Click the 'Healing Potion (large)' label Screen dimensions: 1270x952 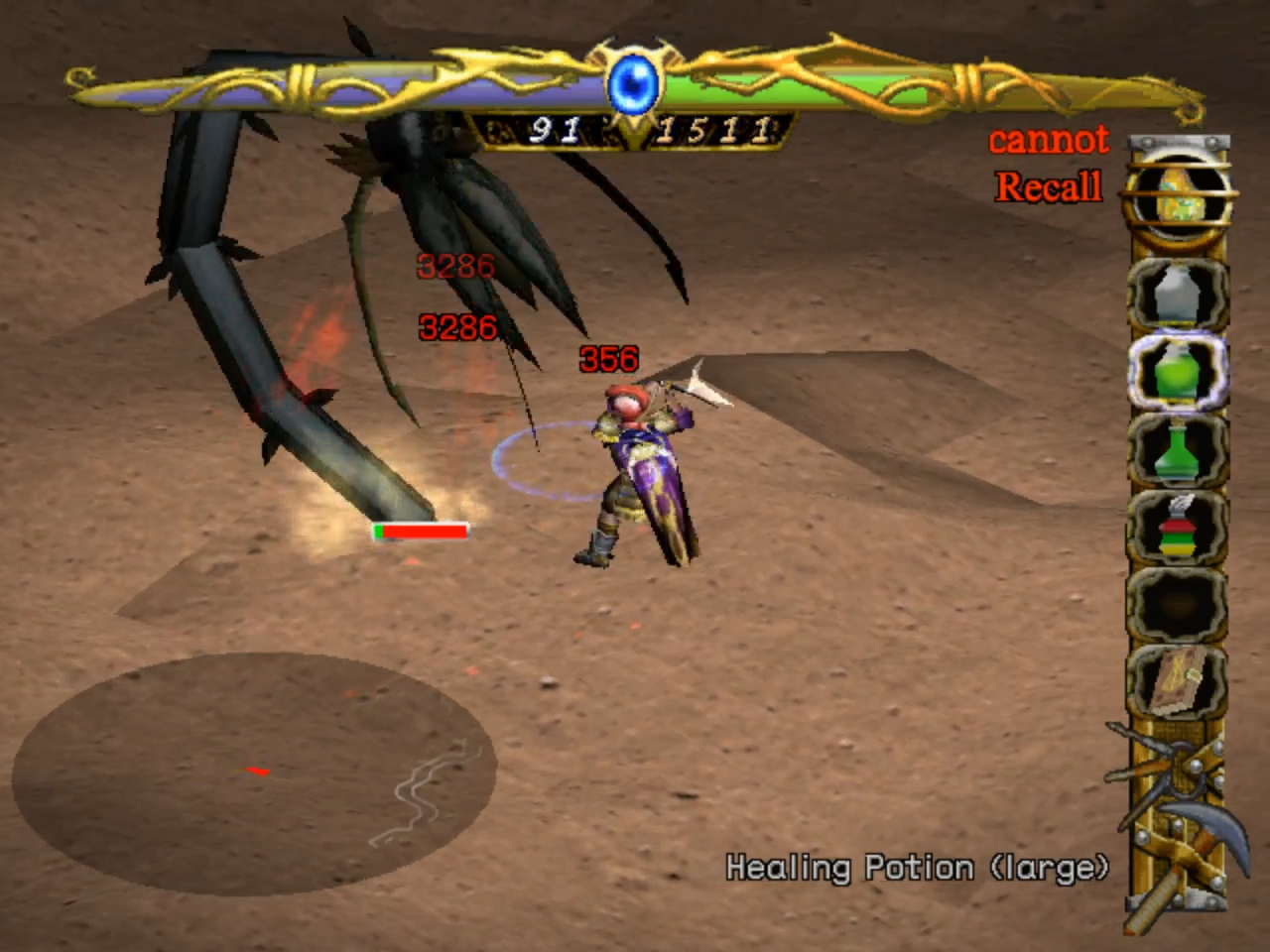(x=918, y=867)
